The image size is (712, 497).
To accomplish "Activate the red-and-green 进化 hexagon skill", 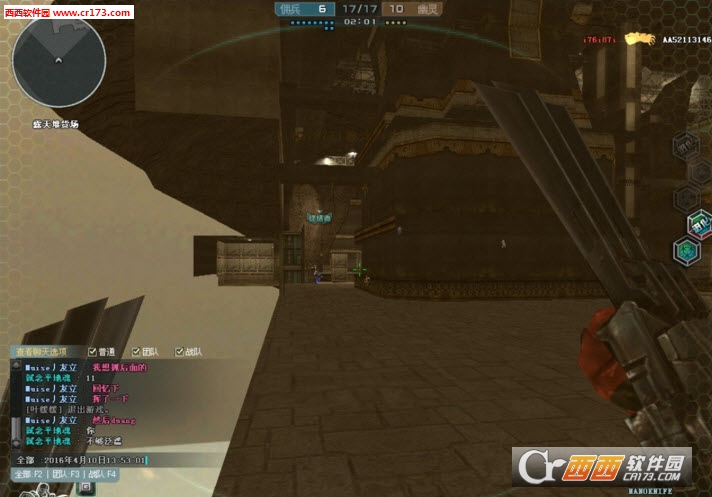I will click(697, 225).
